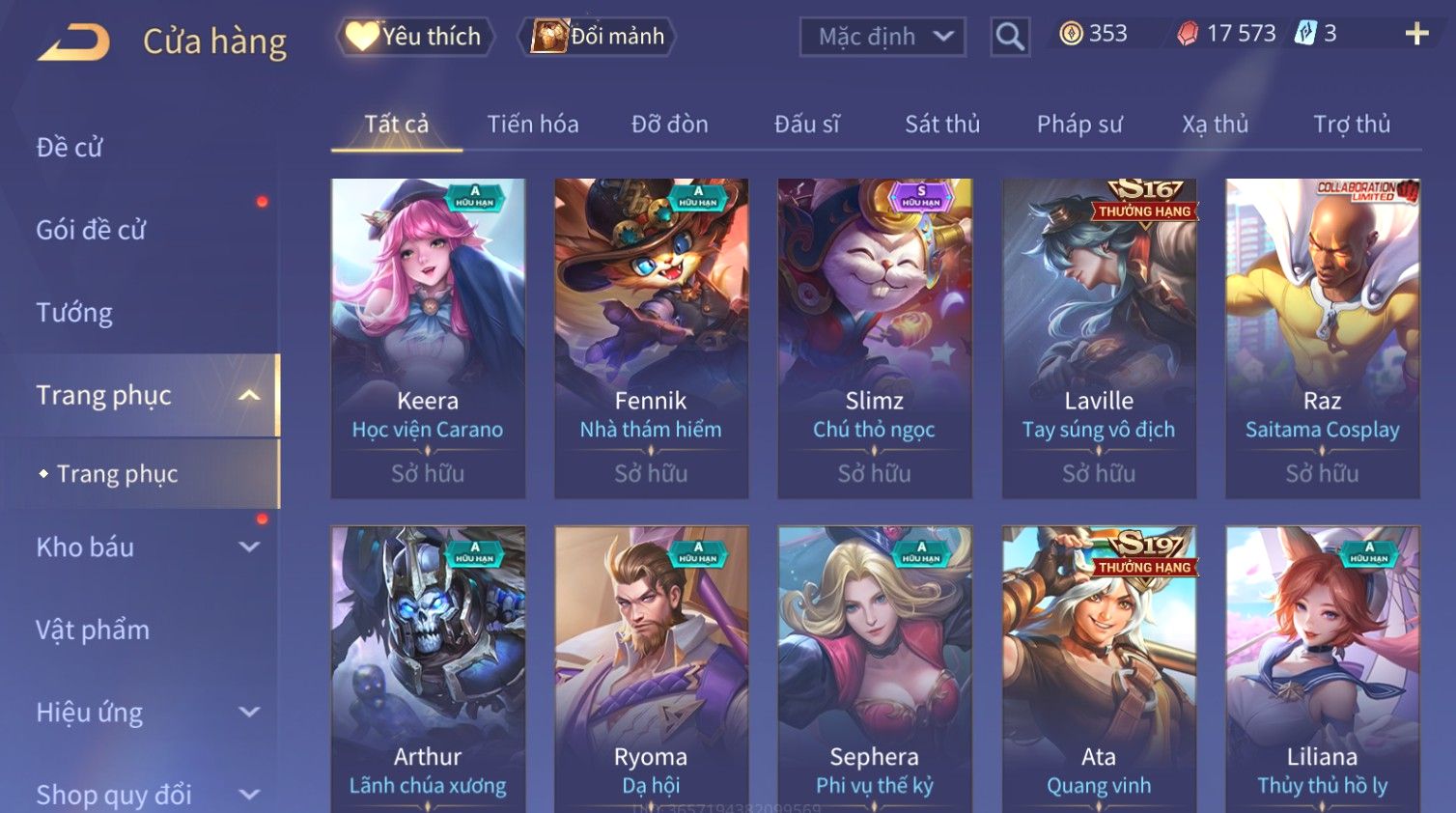Image resolution: width=1456 pixels, height=813 pixels.
Task: Select the Pháp sư category tab
Action: (x=1079, y=125)
